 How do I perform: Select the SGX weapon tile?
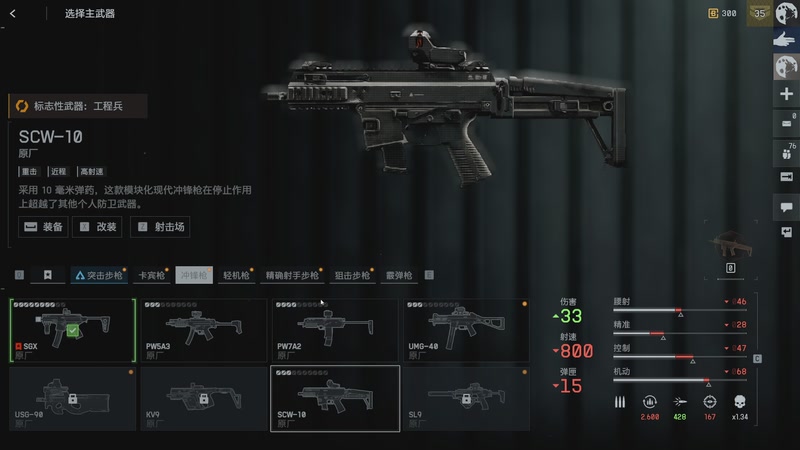click(72, 330)
